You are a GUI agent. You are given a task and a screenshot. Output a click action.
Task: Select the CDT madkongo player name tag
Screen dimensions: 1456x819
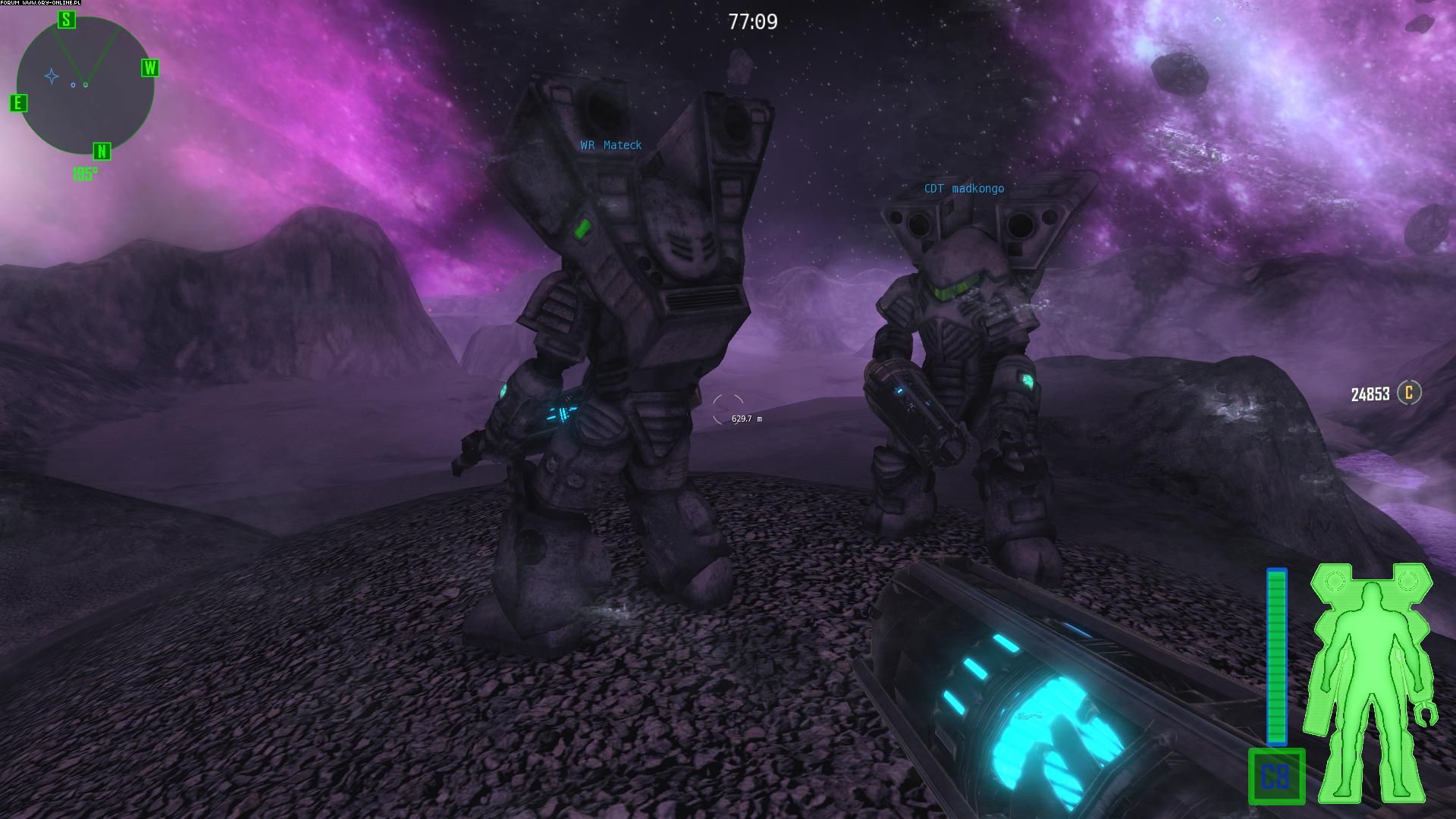pos(963,189)
